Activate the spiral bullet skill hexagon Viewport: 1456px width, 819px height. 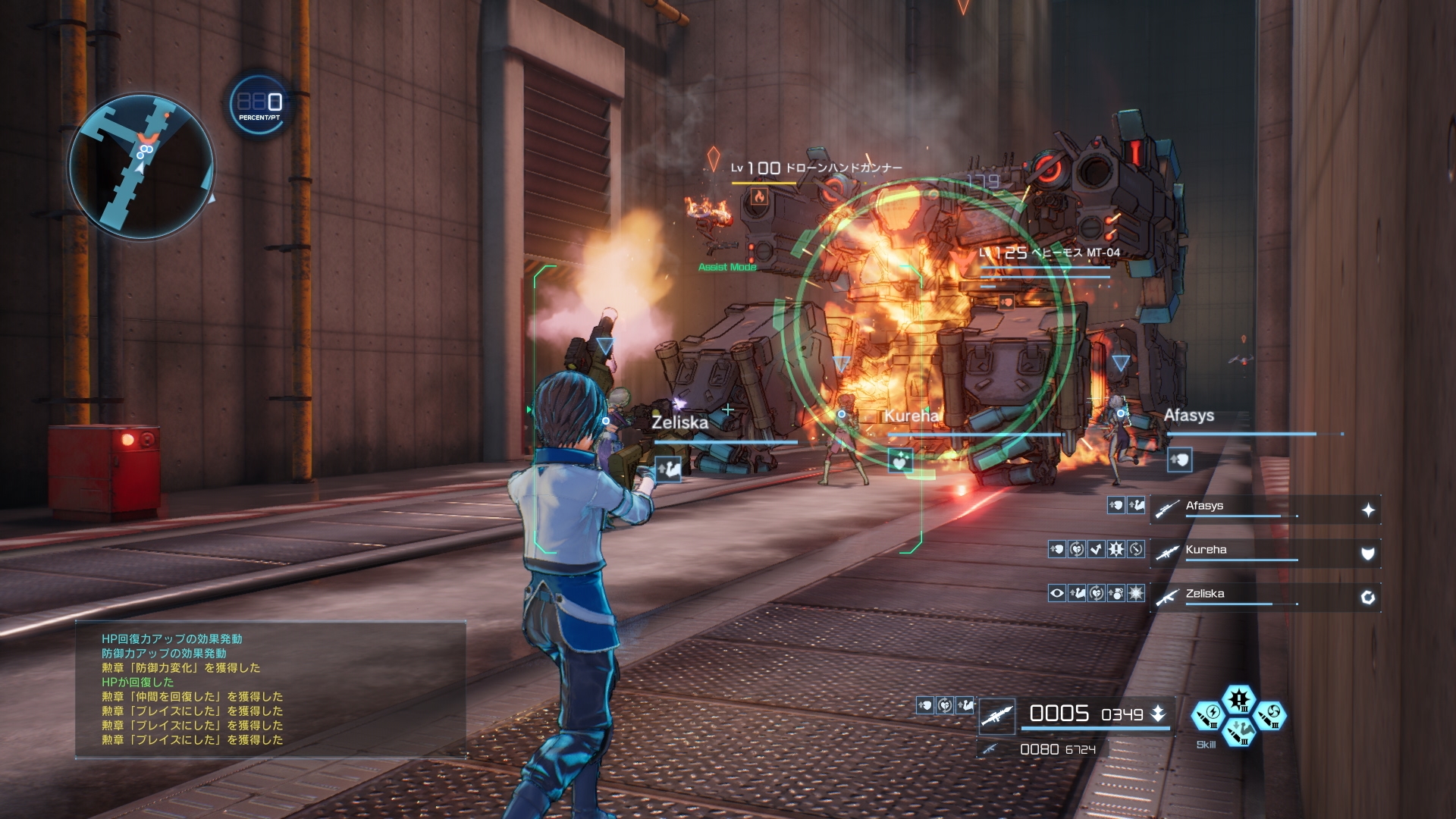pos(1270,716)
